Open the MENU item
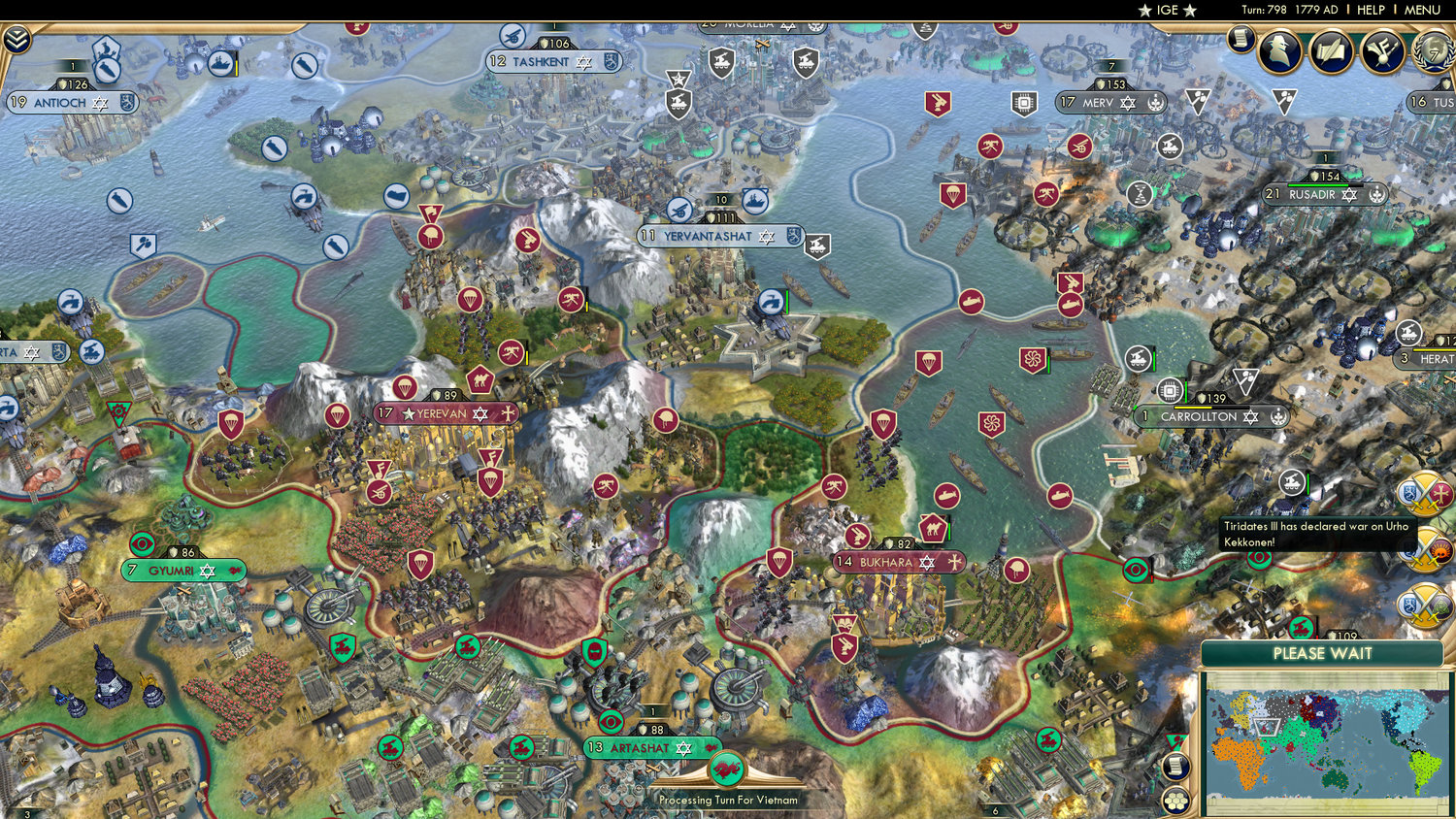Image resolution: width=1456 pixels, height=819 pixels. pos(1421,10)
